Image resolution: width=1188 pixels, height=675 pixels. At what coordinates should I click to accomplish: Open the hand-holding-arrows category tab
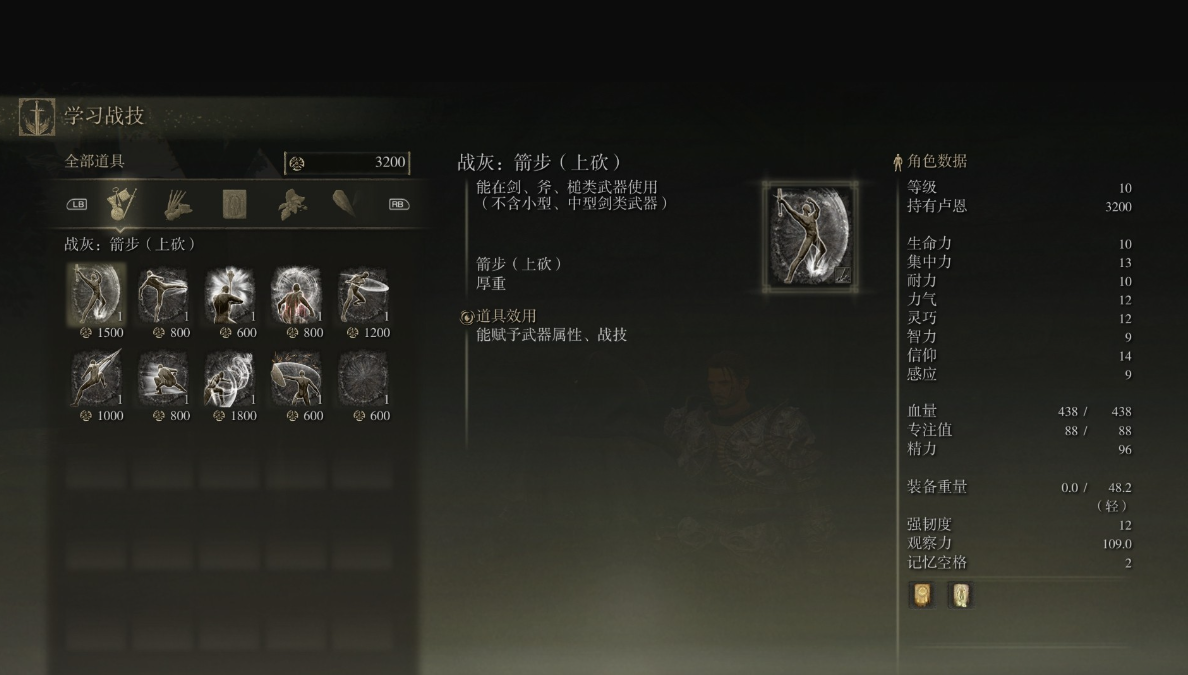[x=177, y=204]
